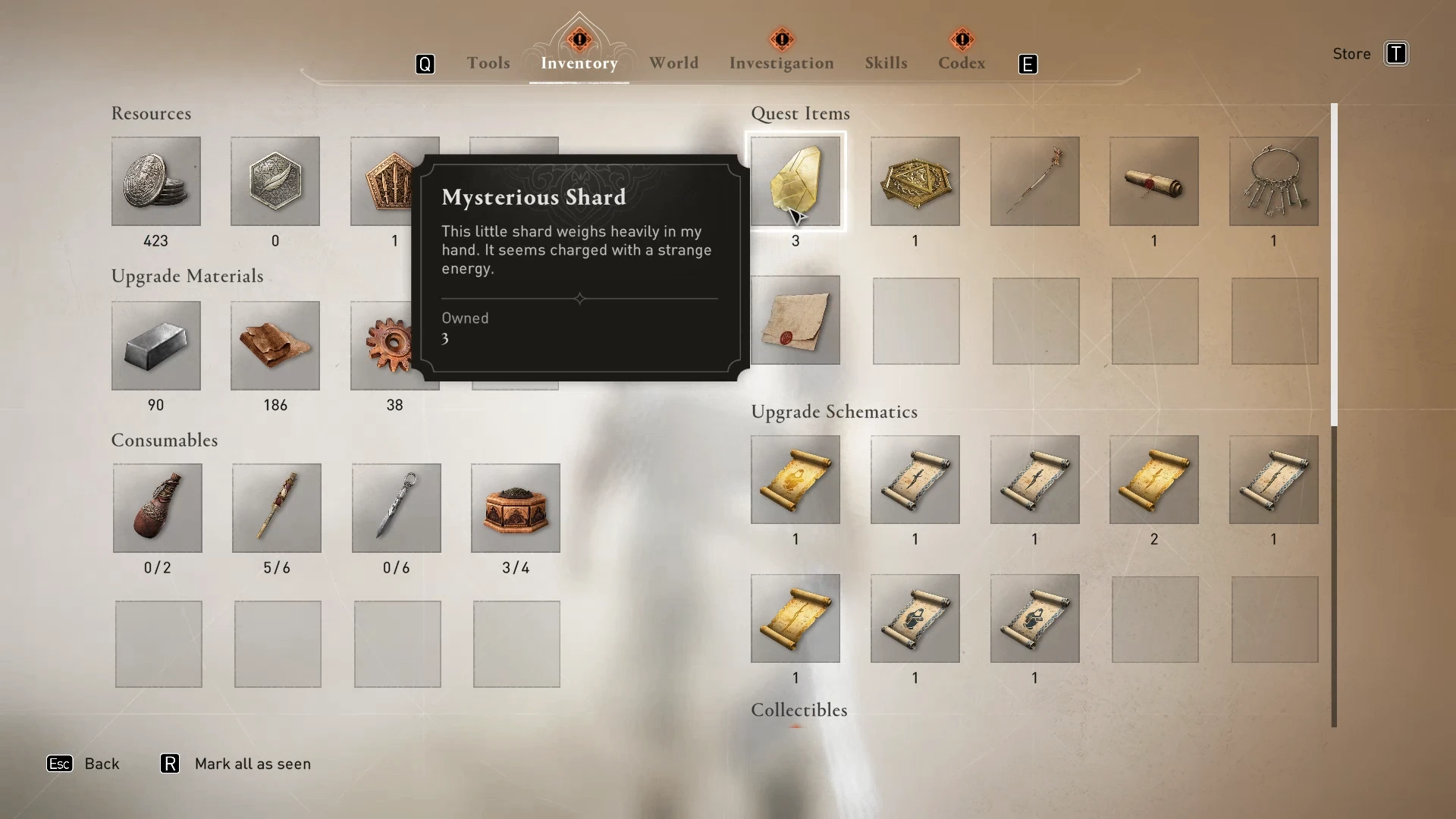Image resolution: width=1456 pixels, height=819 pixels.
Task: Choose the octagonal wooden box consumable
Action: coord(515,507)
